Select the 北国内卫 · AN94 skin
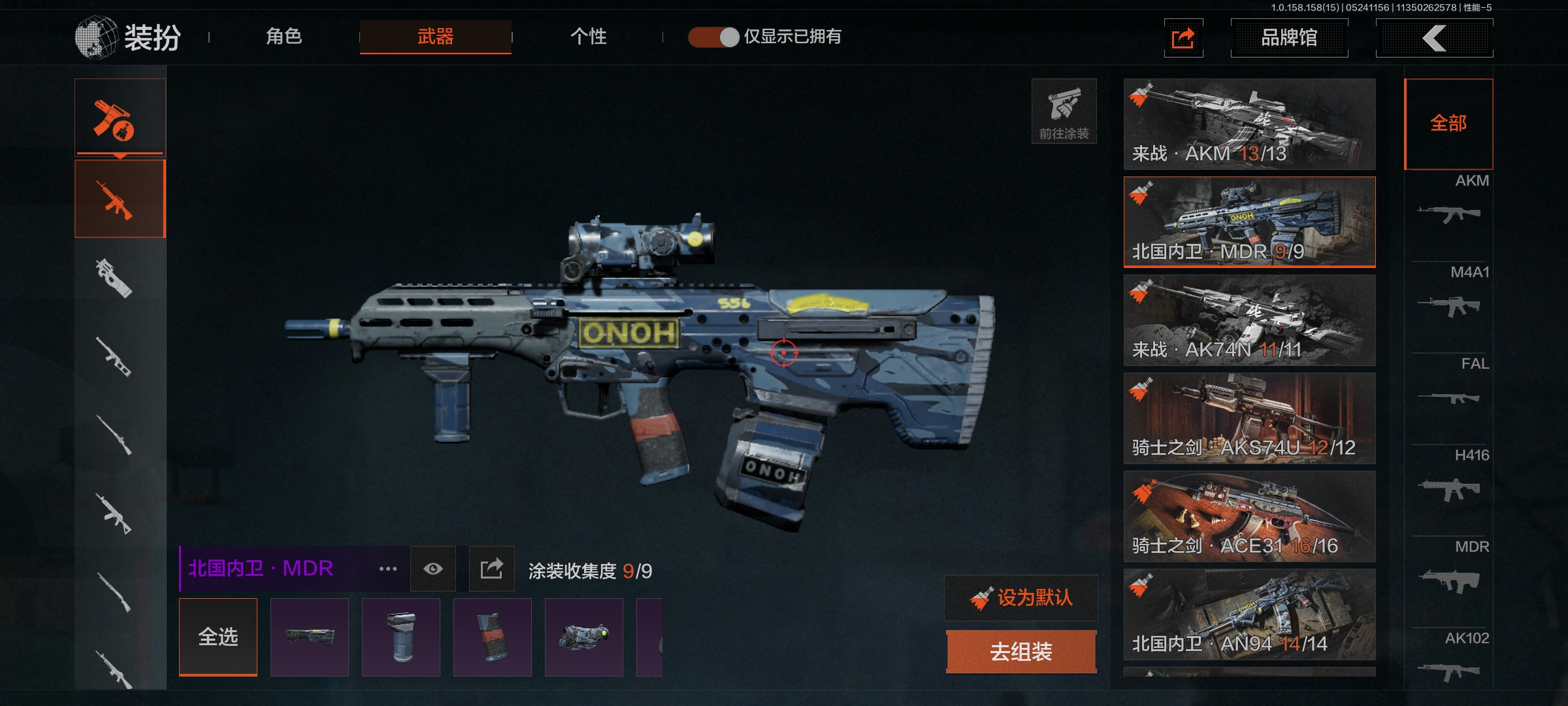The height and width of the screenshot is (706, 1568). 1249,614
